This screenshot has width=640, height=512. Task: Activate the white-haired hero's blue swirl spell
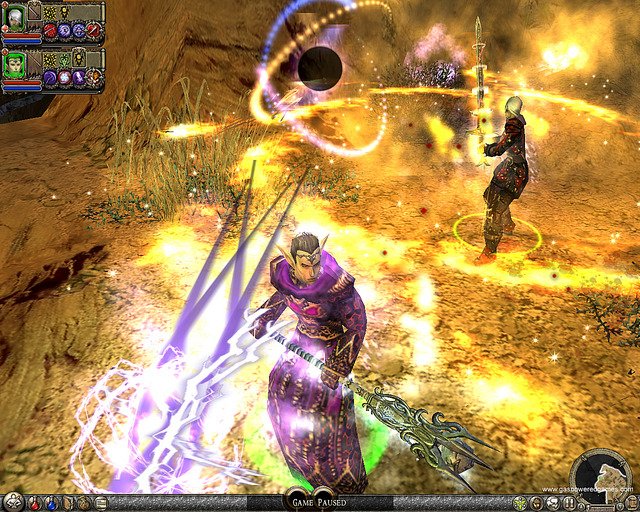pos(64,31)
